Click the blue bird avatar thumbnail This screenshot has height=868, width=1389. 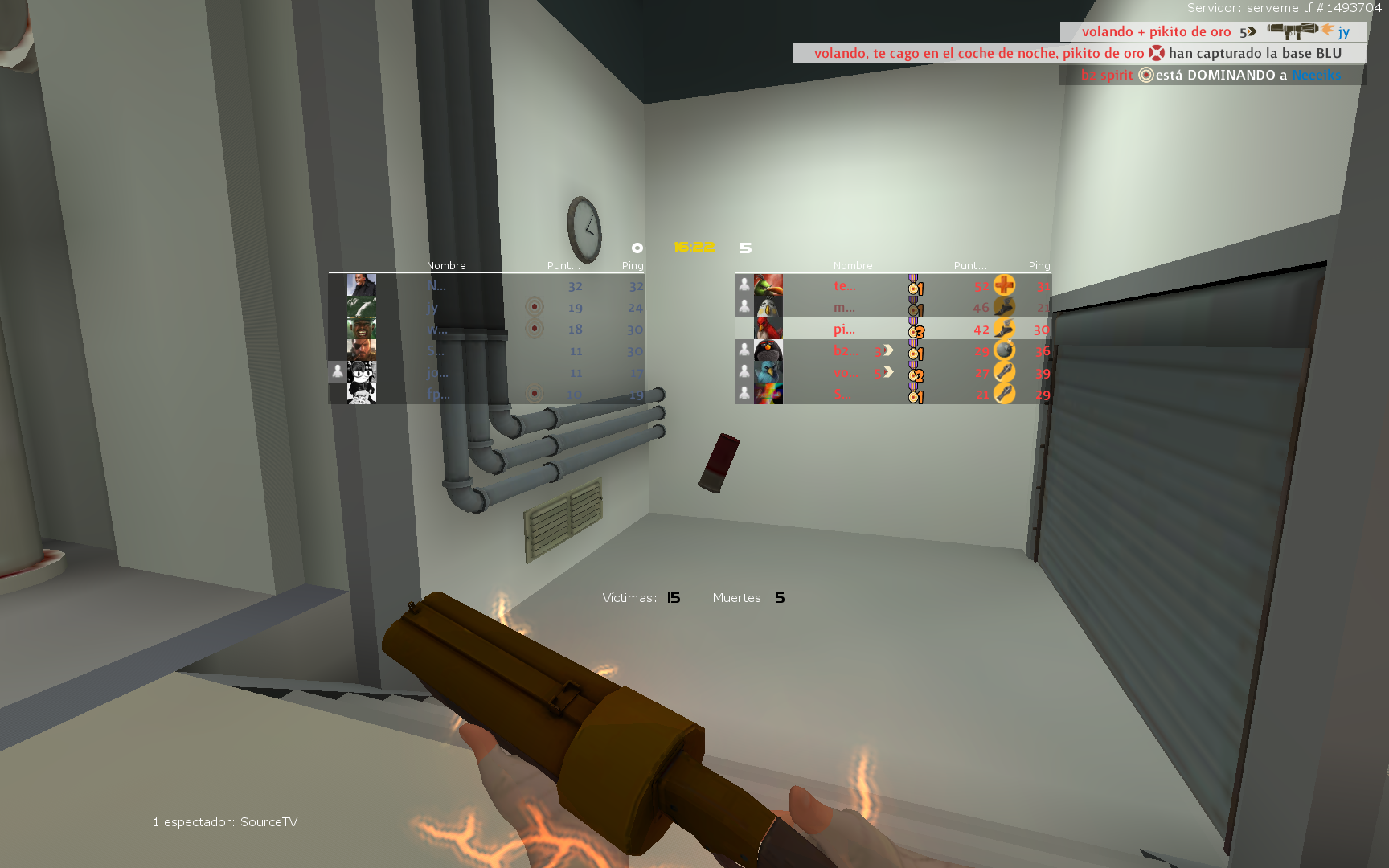pos(768,372)
